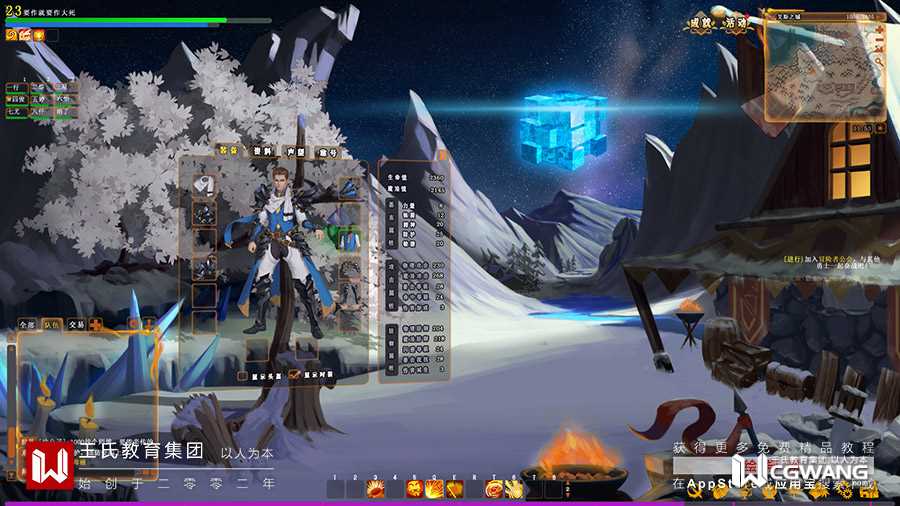Switch to the 资料 profile tab
This screenshot has height=506, width=900.
pyautogui.click(x=262, y=151)
